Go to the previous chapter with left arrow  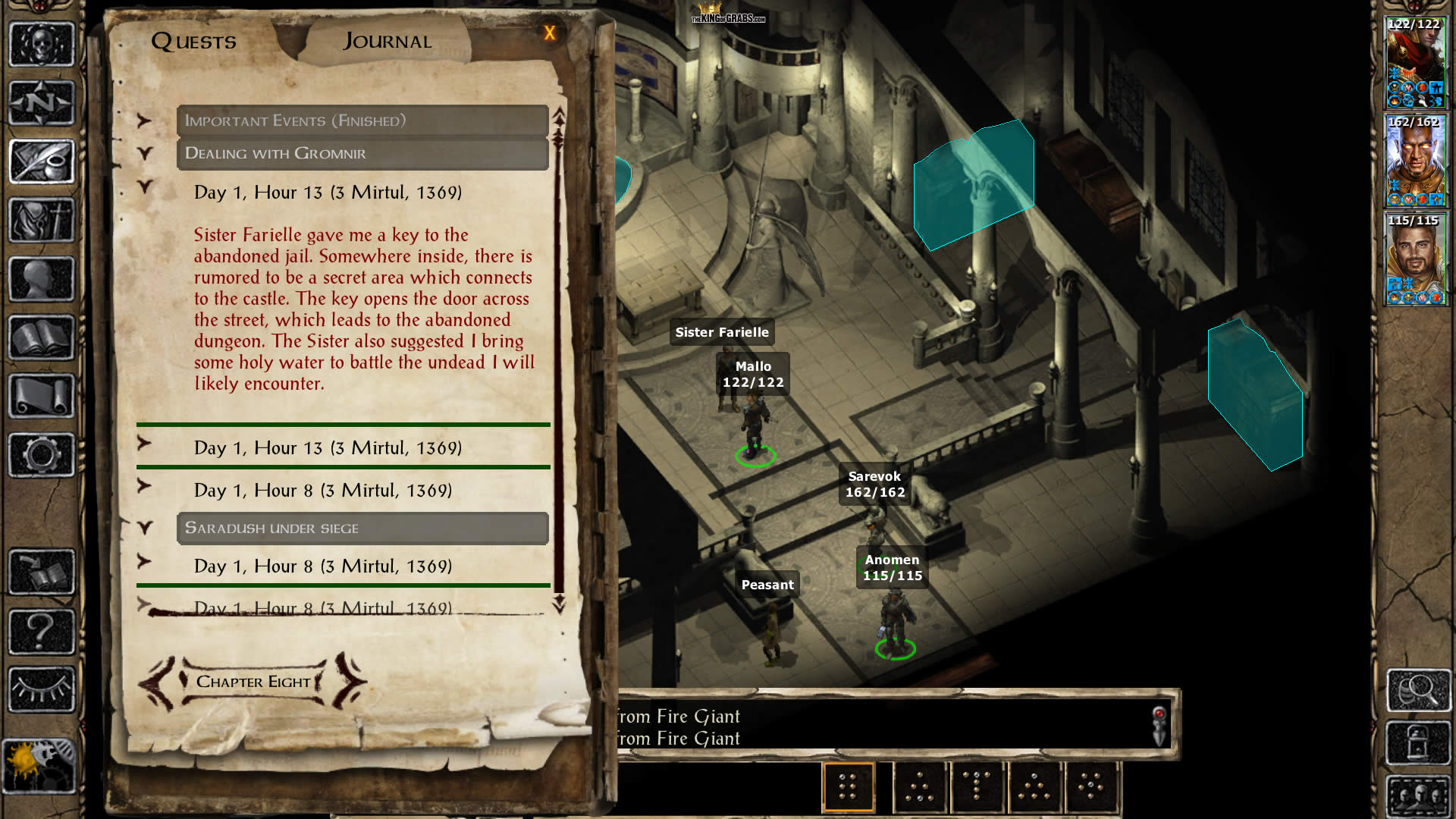click(x=158, y=682)
